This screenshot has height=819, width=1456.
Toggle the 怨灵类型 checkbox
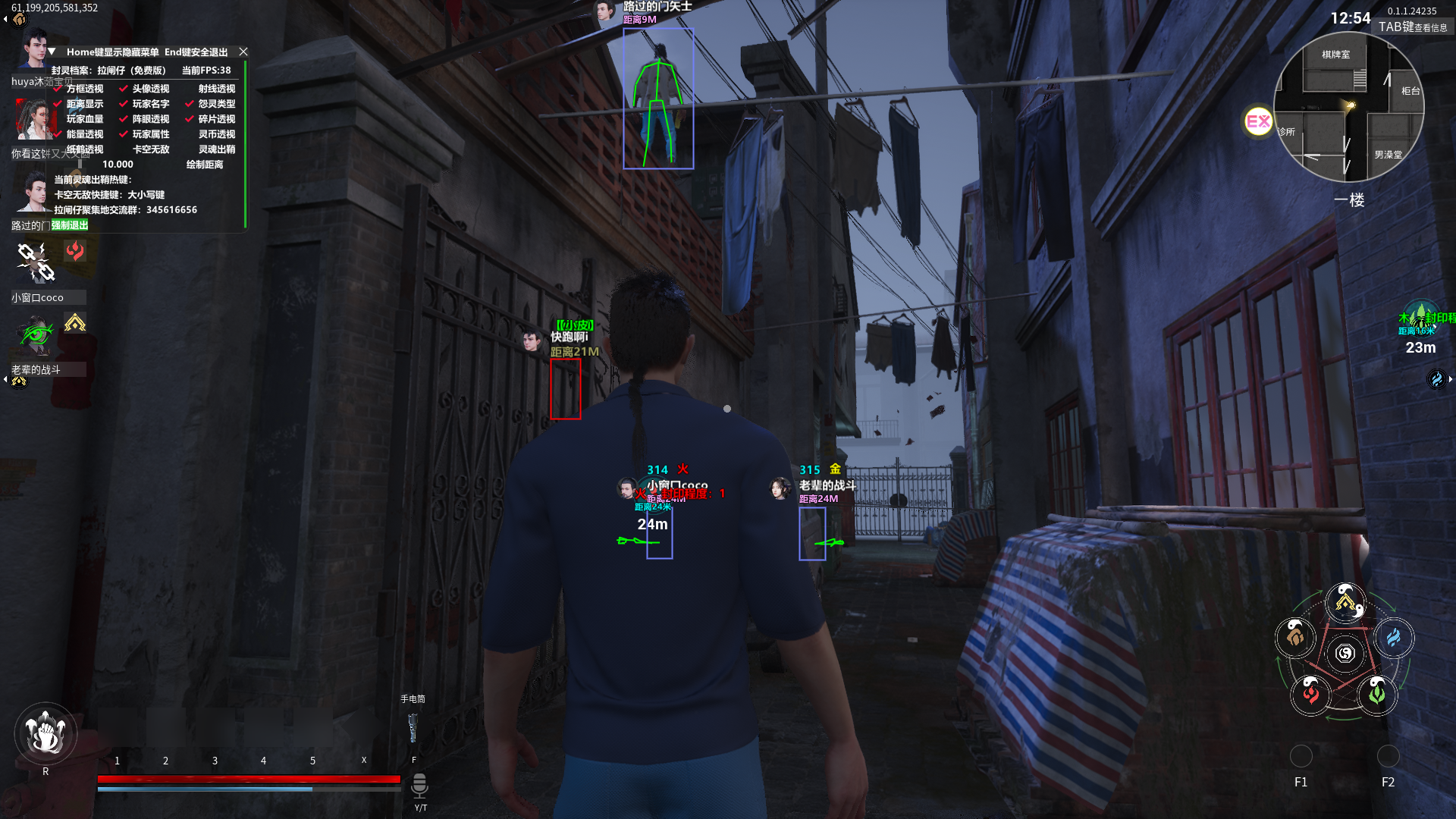click(x=190, y=104)
